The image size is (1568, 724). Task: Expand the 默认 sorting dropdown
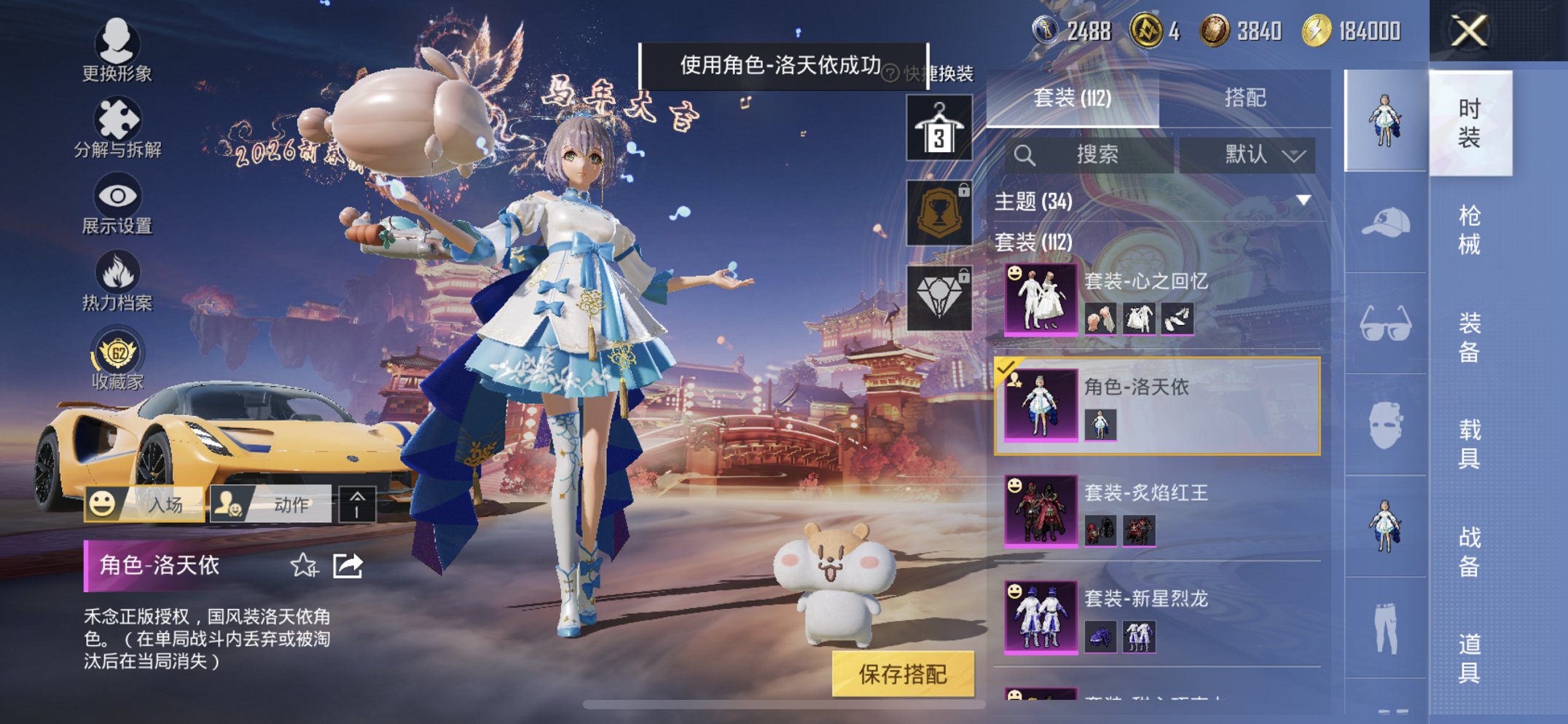coord(1249,154)
